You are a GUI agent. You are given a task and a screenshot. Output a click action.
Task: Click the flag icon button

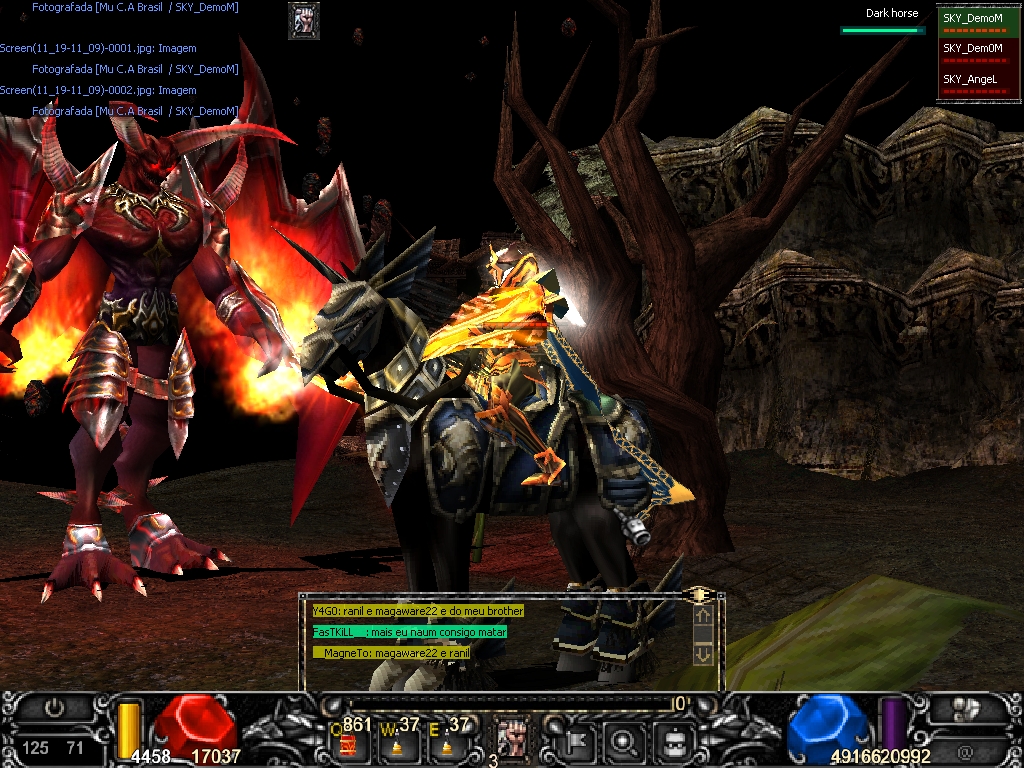tap(580, 741)
